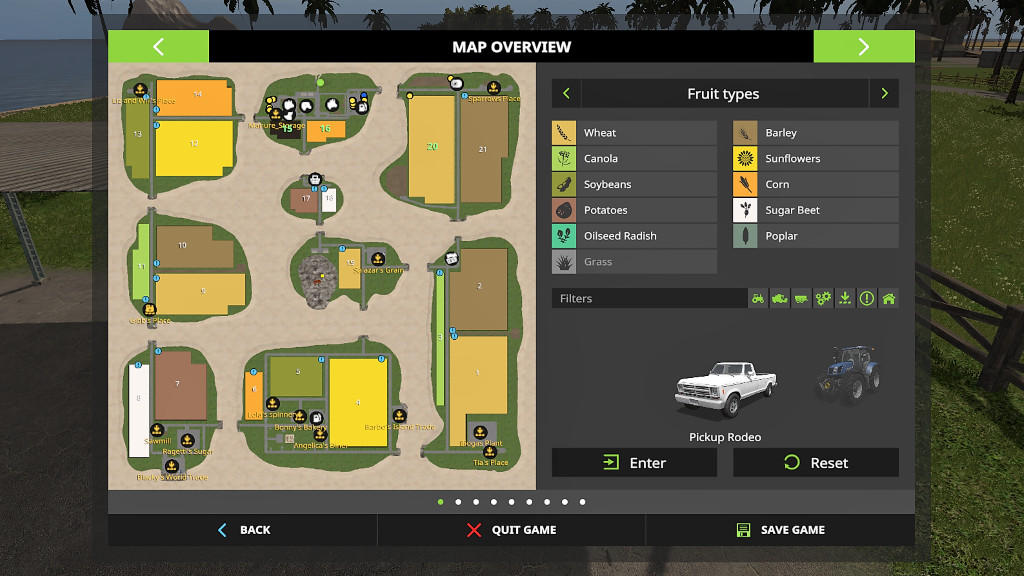Image resolution: width=1024 pixels, height=576 pixels.
Task: Toggle the farm house map filter icon
Action: pos(888,298)
